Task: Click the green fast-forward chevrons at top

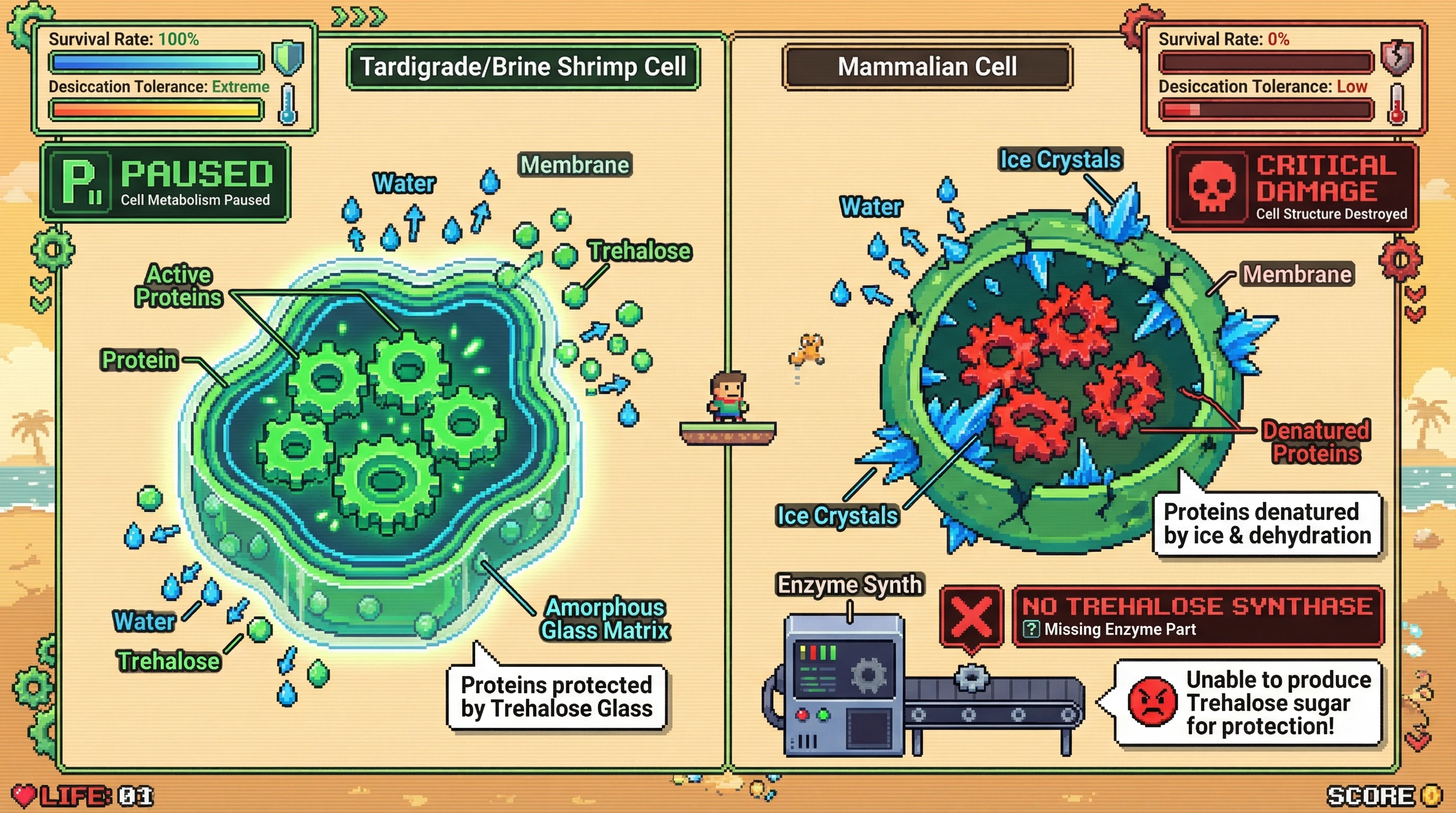Action: point(359,16)
